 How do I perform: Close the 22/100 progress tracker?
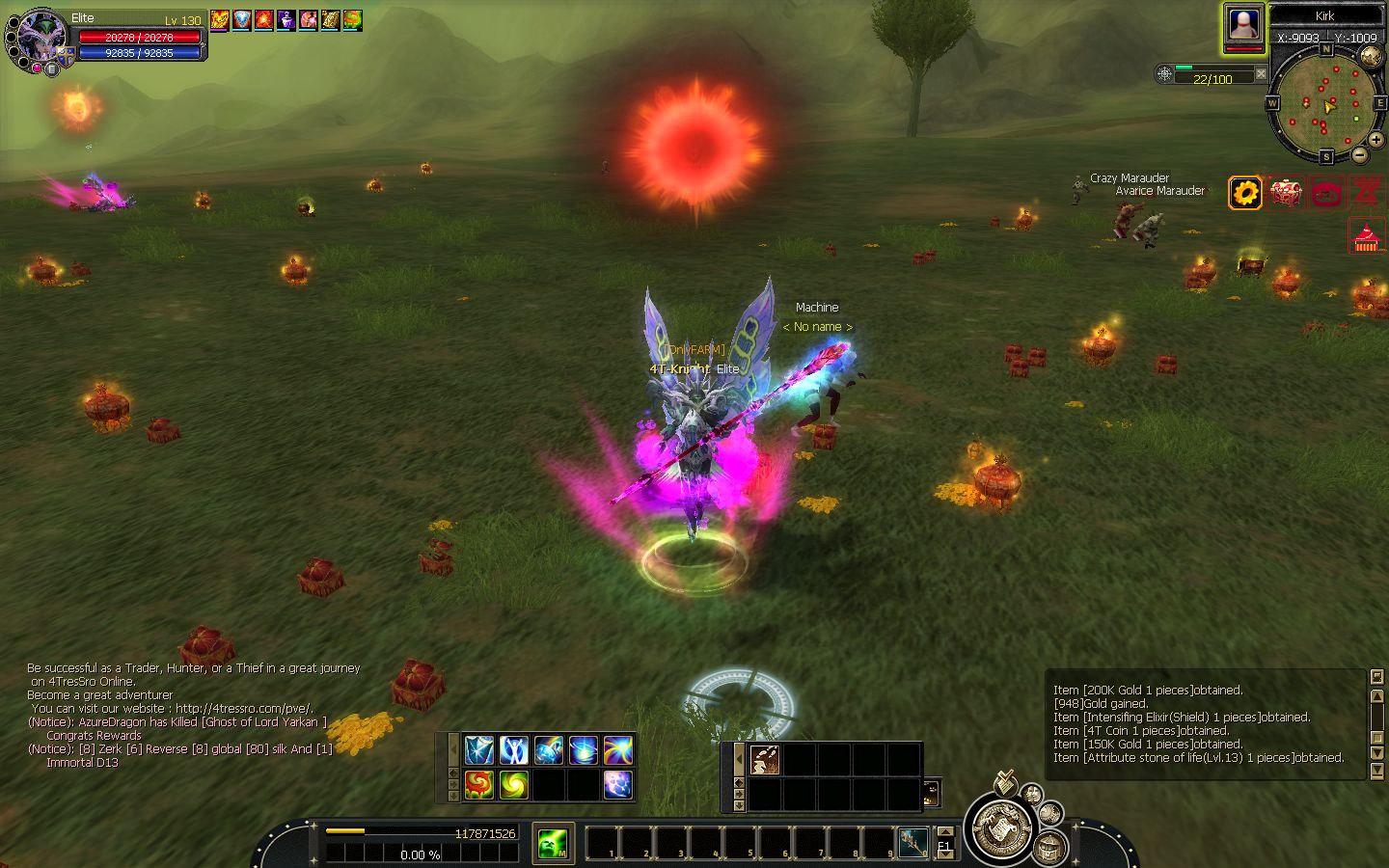[x=1261, y=74]
